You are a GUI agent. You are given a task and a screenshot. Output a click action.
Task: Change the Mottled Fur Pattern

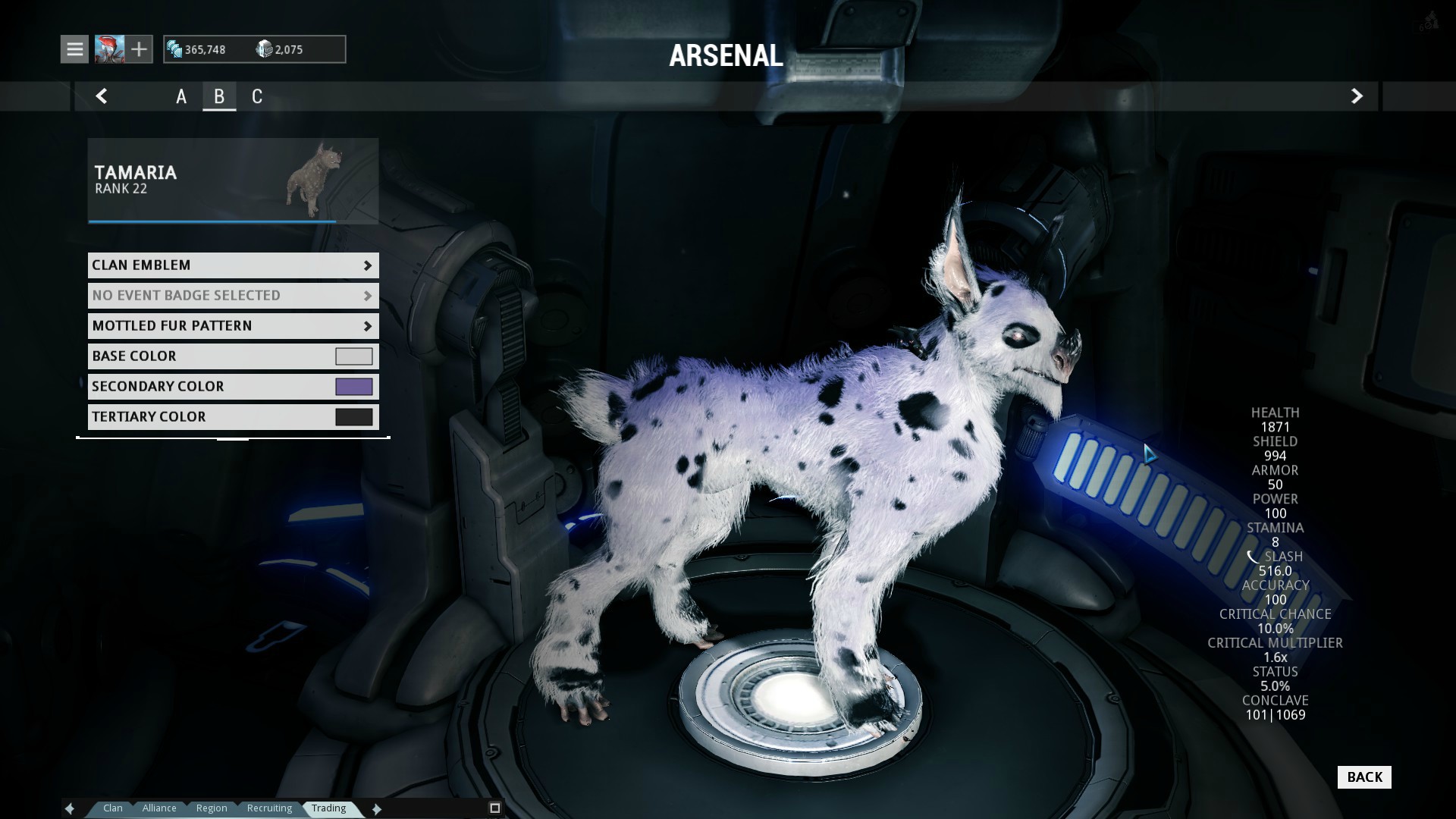[x=233, y=326]
